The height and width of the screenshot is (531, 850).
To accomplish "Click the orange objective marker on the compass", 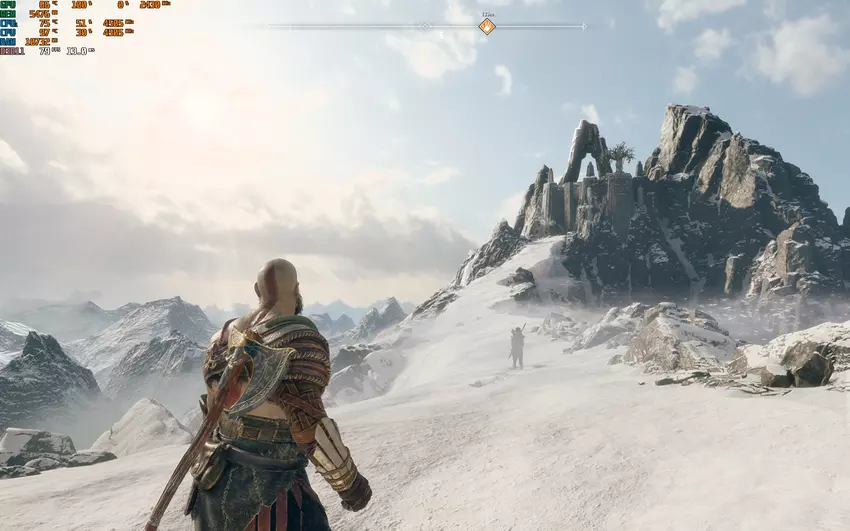I will pos(487,26).
